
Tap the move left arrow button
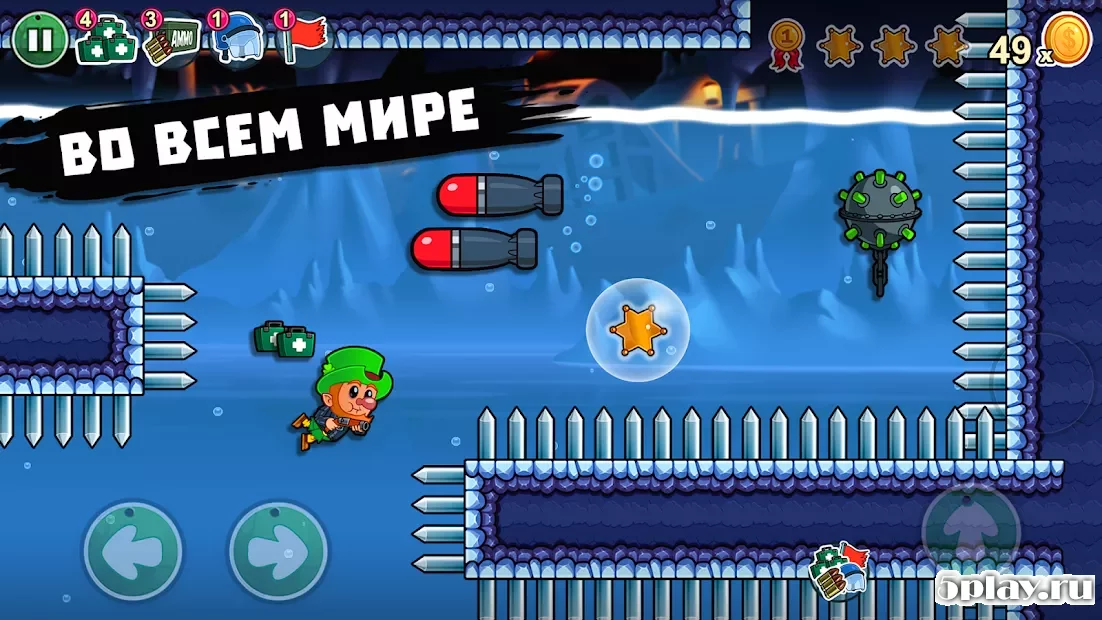click(133, 551)
